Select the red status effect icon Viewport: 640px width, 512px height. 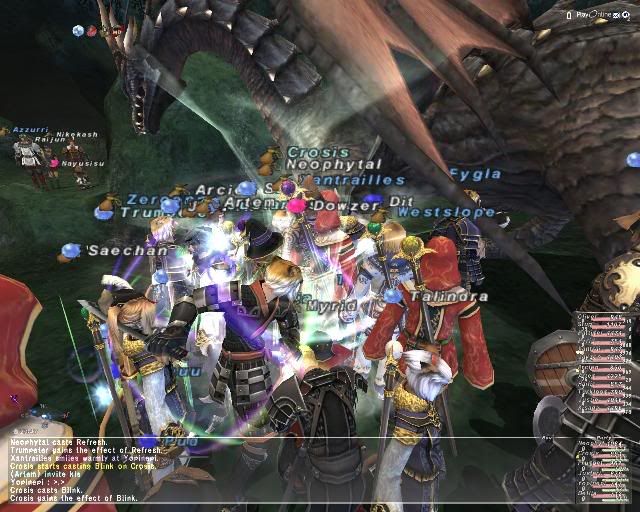pyautogui.click(x=92, y=31)
